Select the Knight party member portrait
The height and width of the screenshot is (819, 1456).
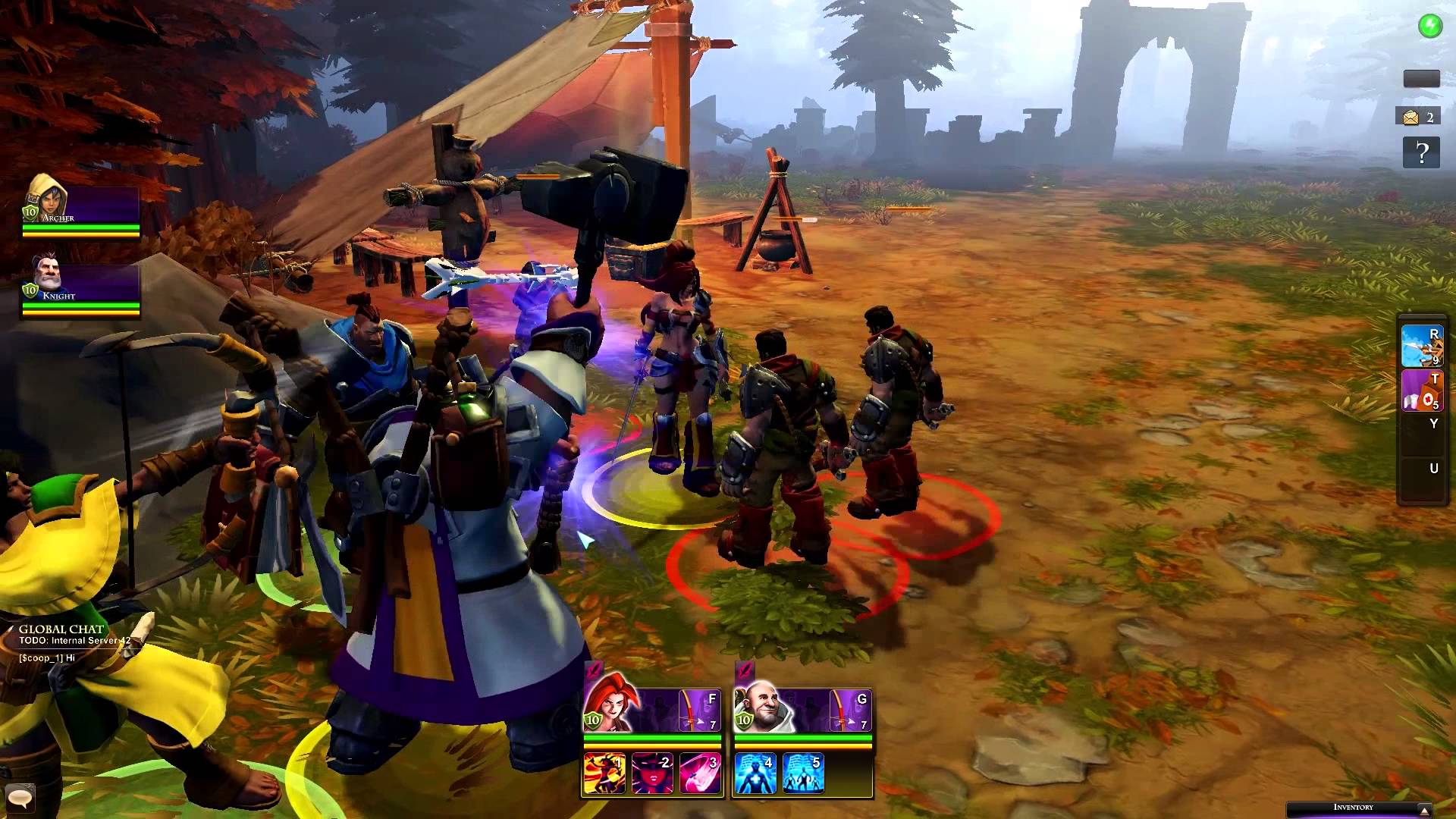[47, 277]
